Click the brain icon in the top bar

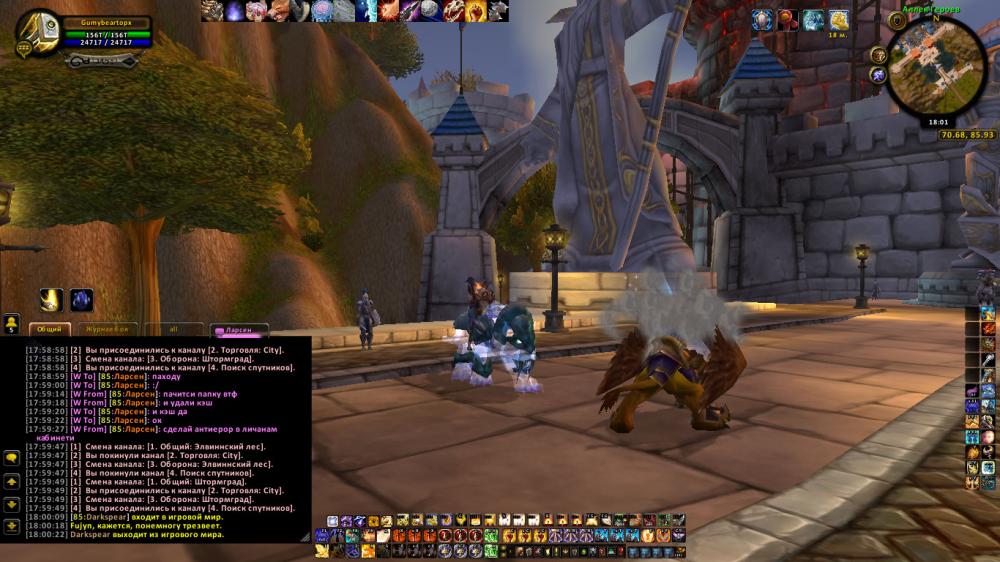[322, 11]
